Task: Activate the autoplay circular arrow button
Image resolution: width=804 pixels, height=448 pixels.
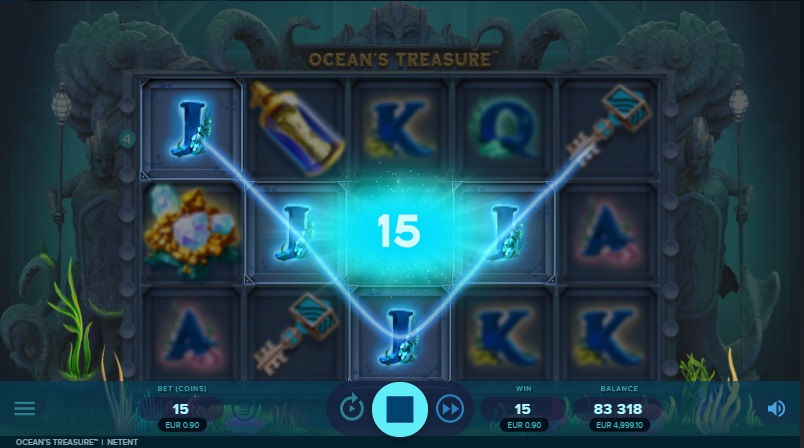Action: click(351, 408)
